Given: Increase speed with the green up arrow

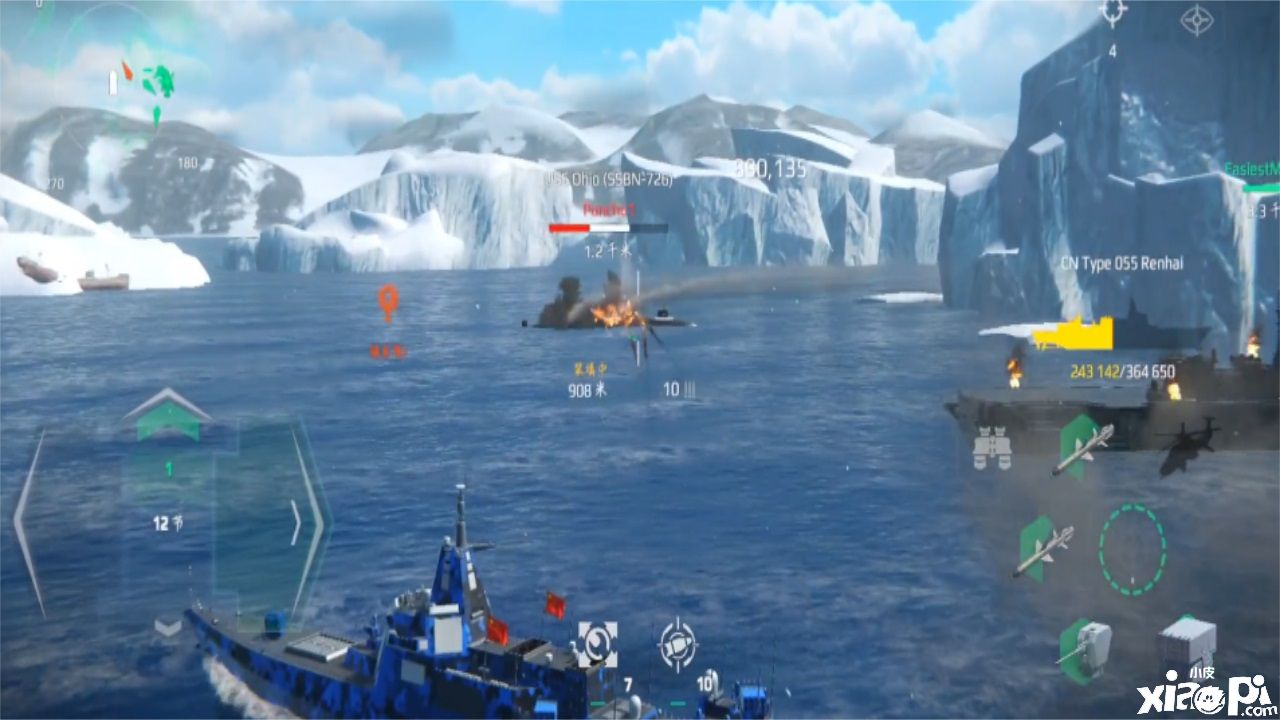Looking at the screenshot, I should [x=167, y=415].
